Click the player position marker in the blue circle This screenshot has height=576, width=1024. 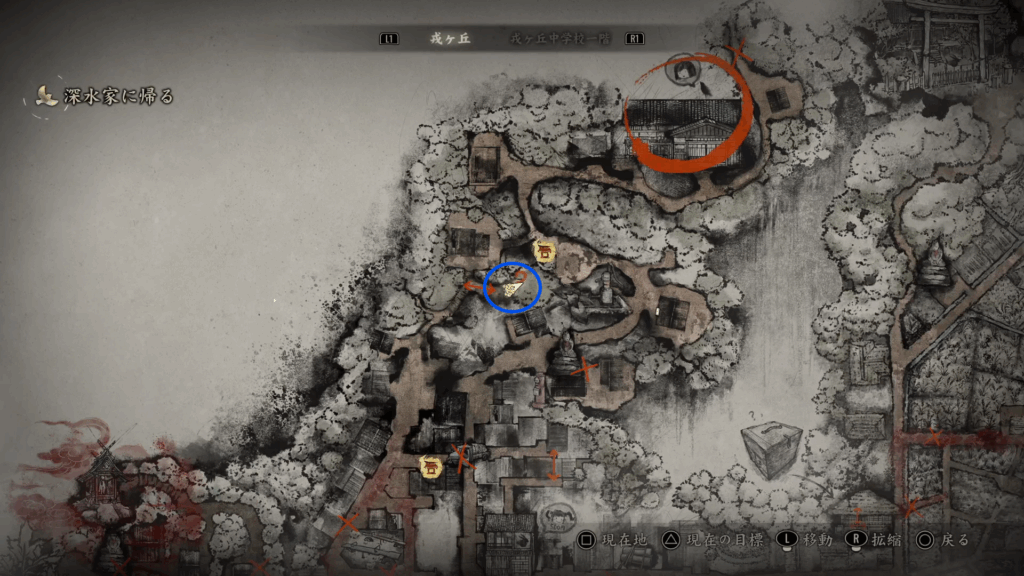[512, 288]
